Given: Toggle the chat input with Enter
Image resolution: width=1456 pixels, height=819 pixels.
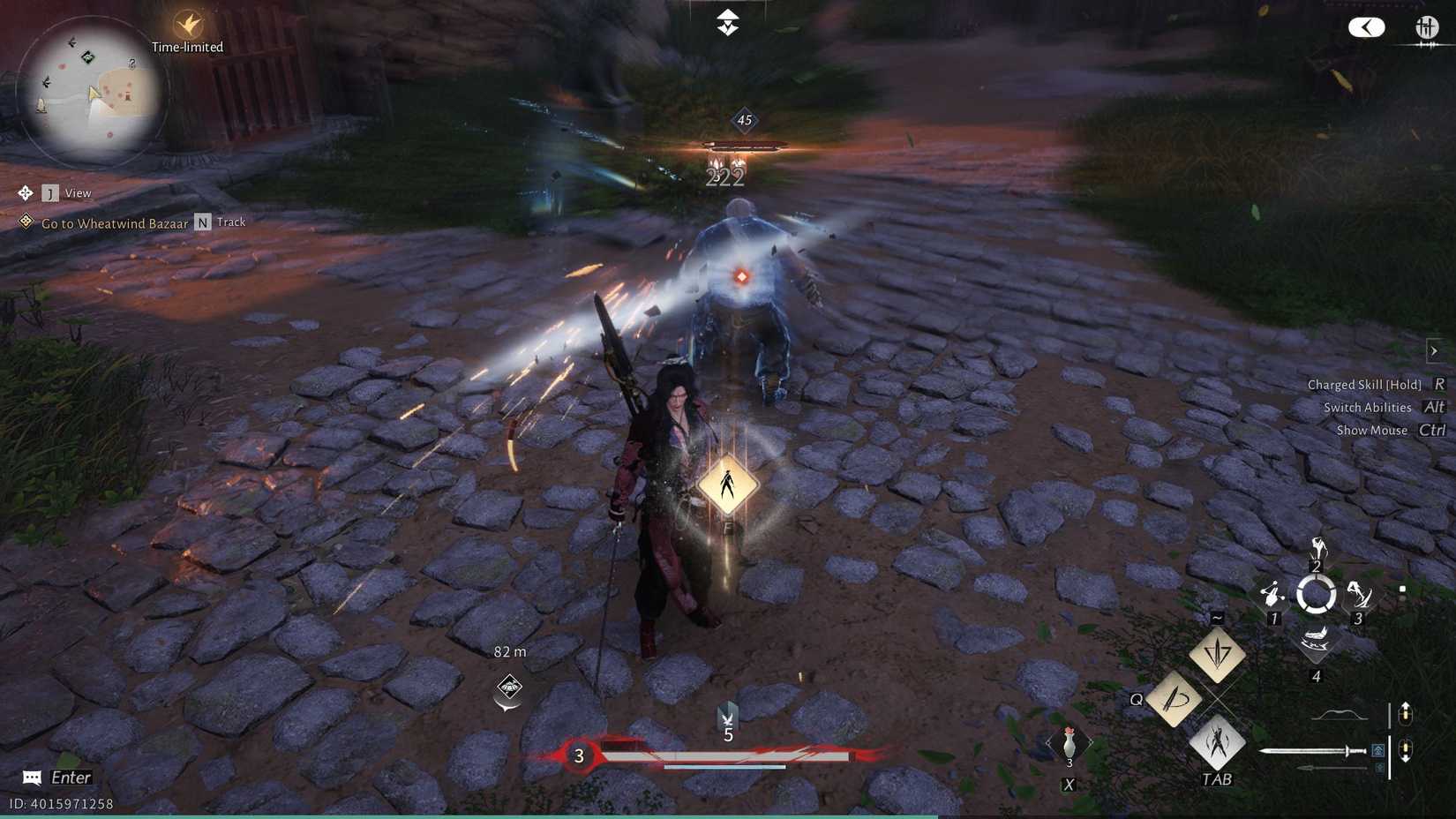Looking at the screenshot, I should point(53,778).
